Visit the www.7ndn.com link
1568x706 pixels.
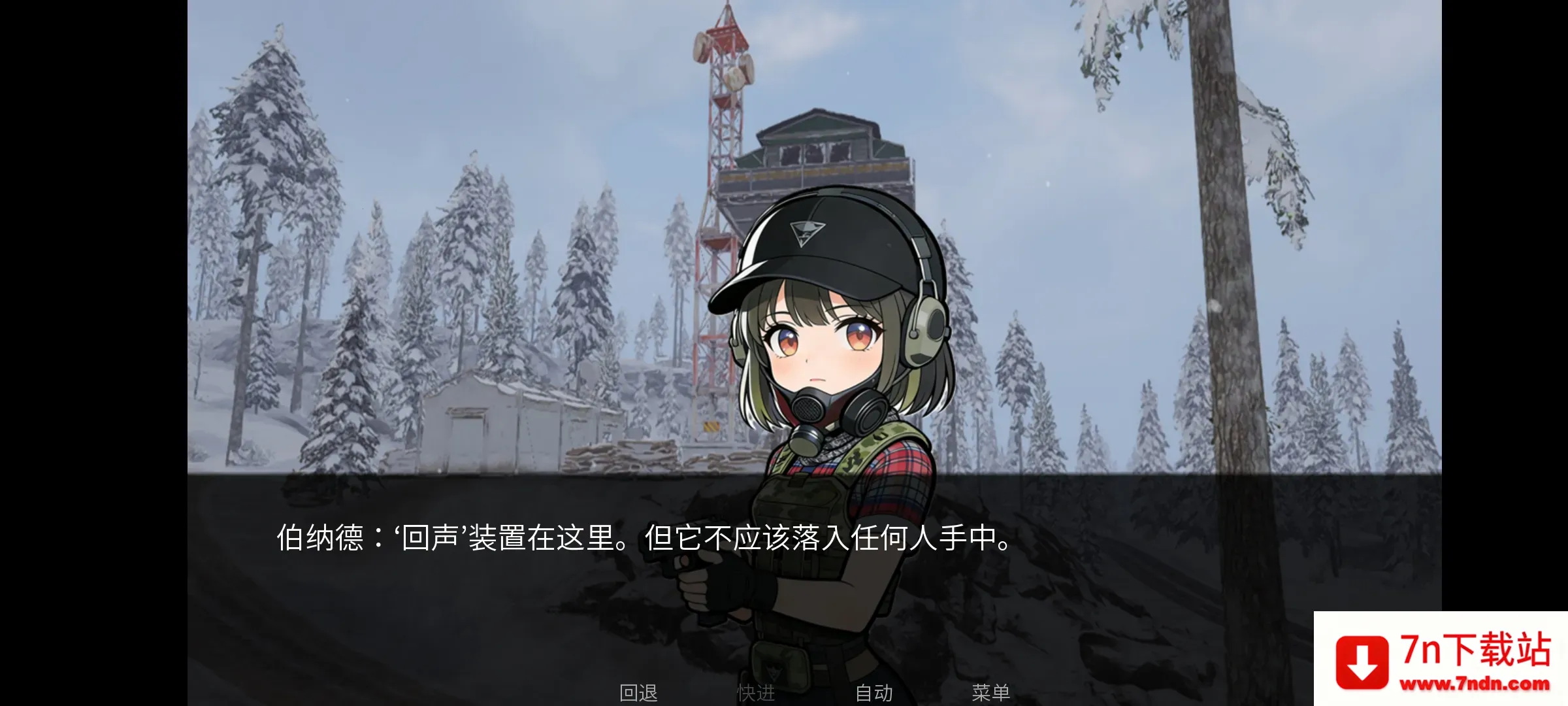1478,684
